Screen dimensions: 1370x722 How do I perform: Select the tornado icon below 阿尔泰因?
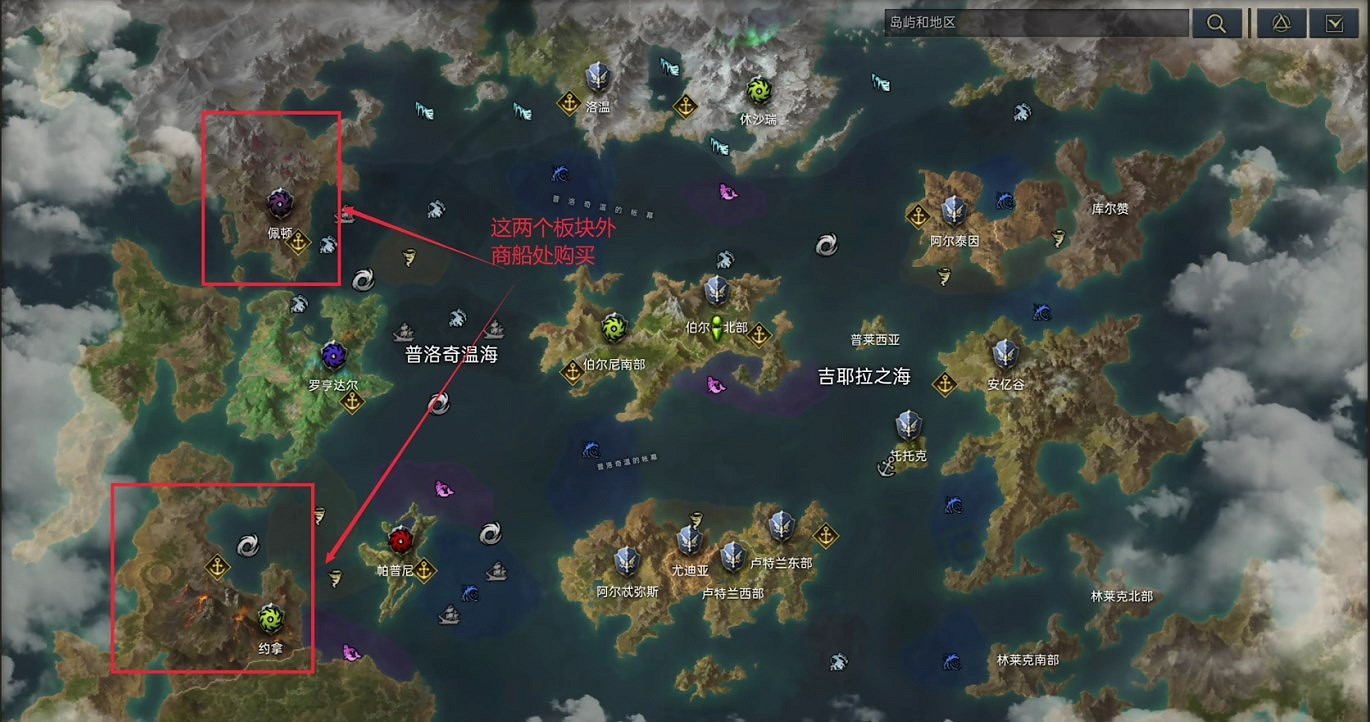pos(945,278)
